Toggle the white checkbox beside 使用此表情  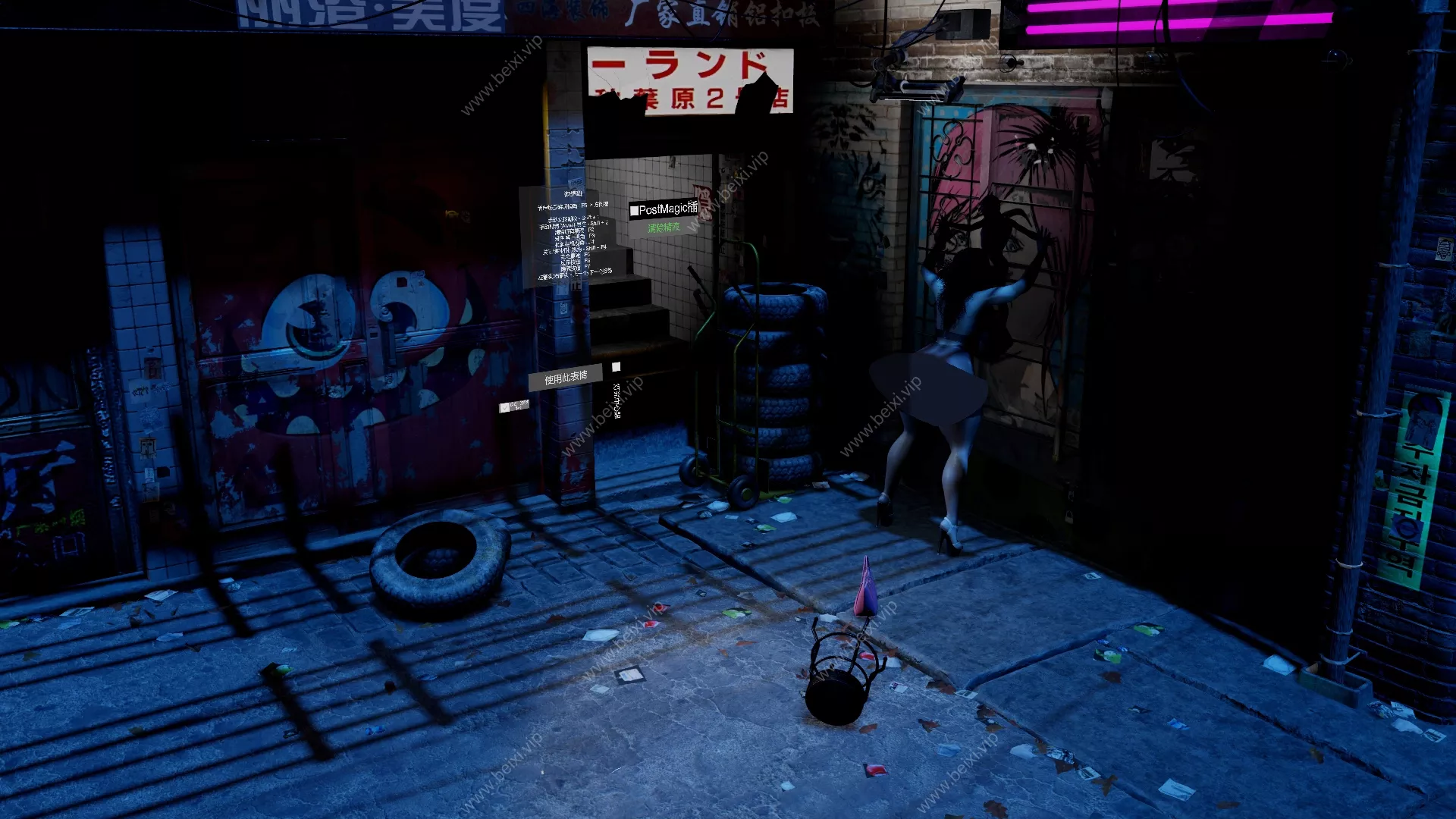pos(617,367)
